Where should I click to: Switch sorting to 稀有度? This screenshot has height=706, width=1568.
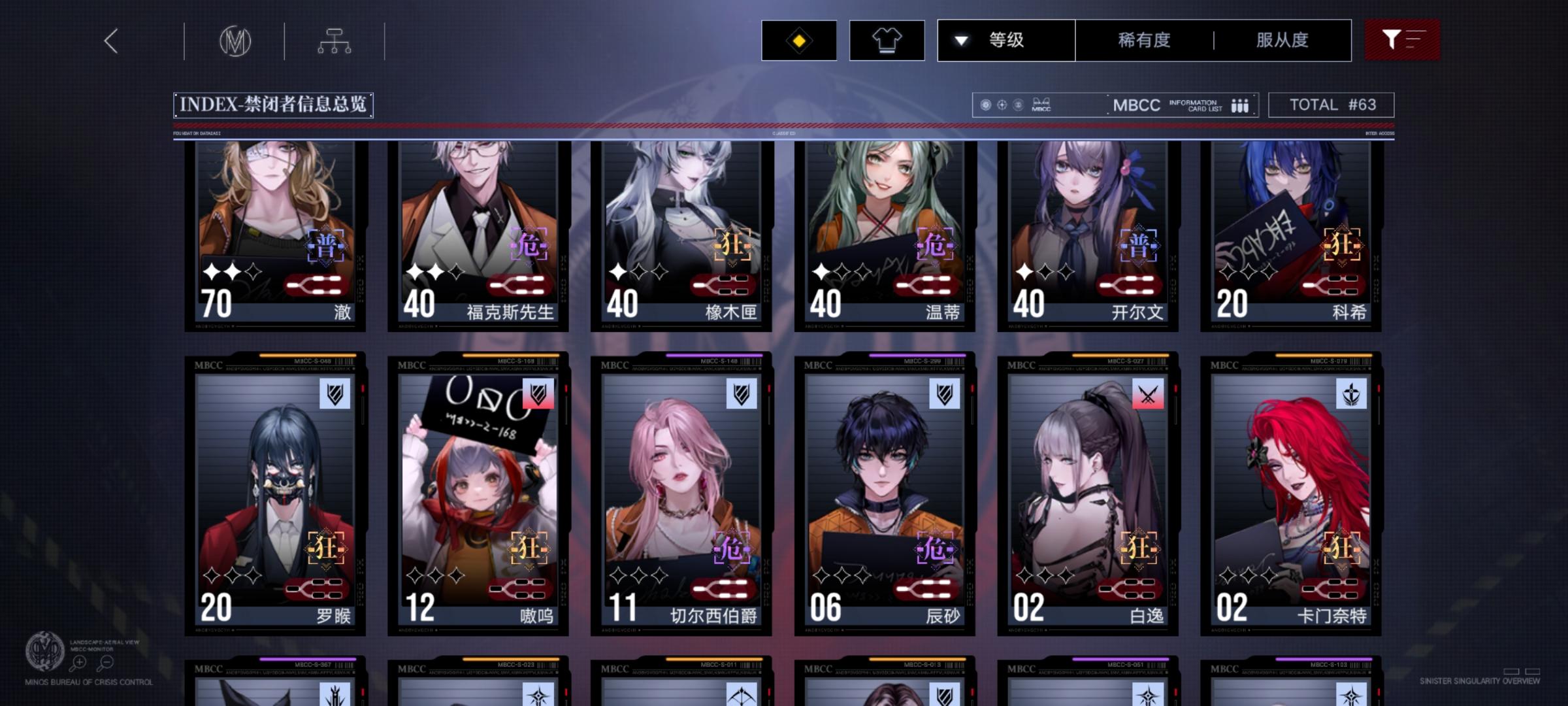click(x=1142, y=40)
